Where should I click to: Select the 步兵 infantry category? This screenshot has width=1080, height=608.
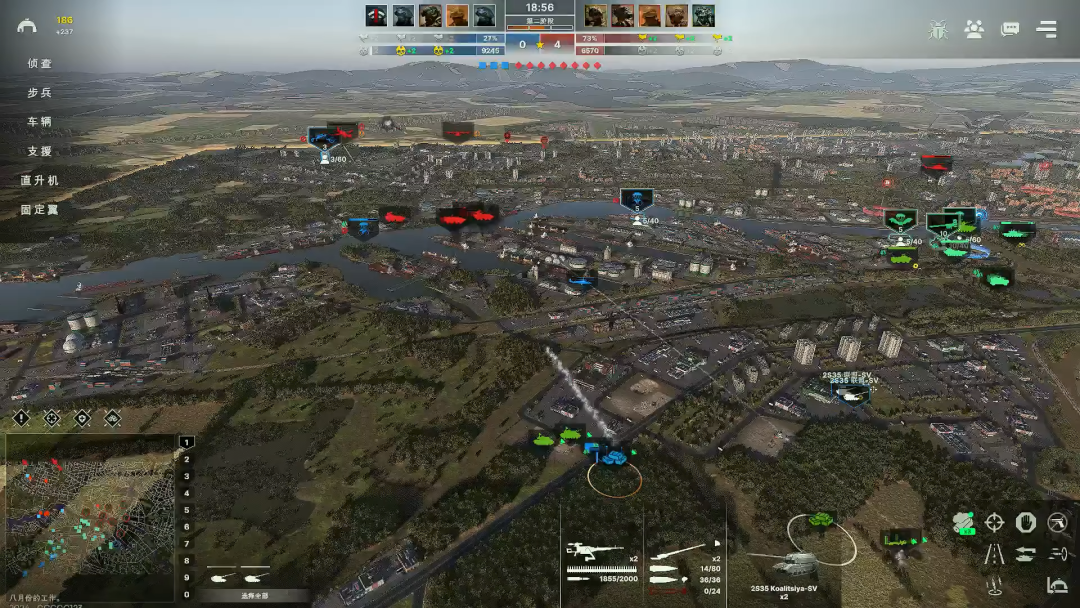point(40,93)
